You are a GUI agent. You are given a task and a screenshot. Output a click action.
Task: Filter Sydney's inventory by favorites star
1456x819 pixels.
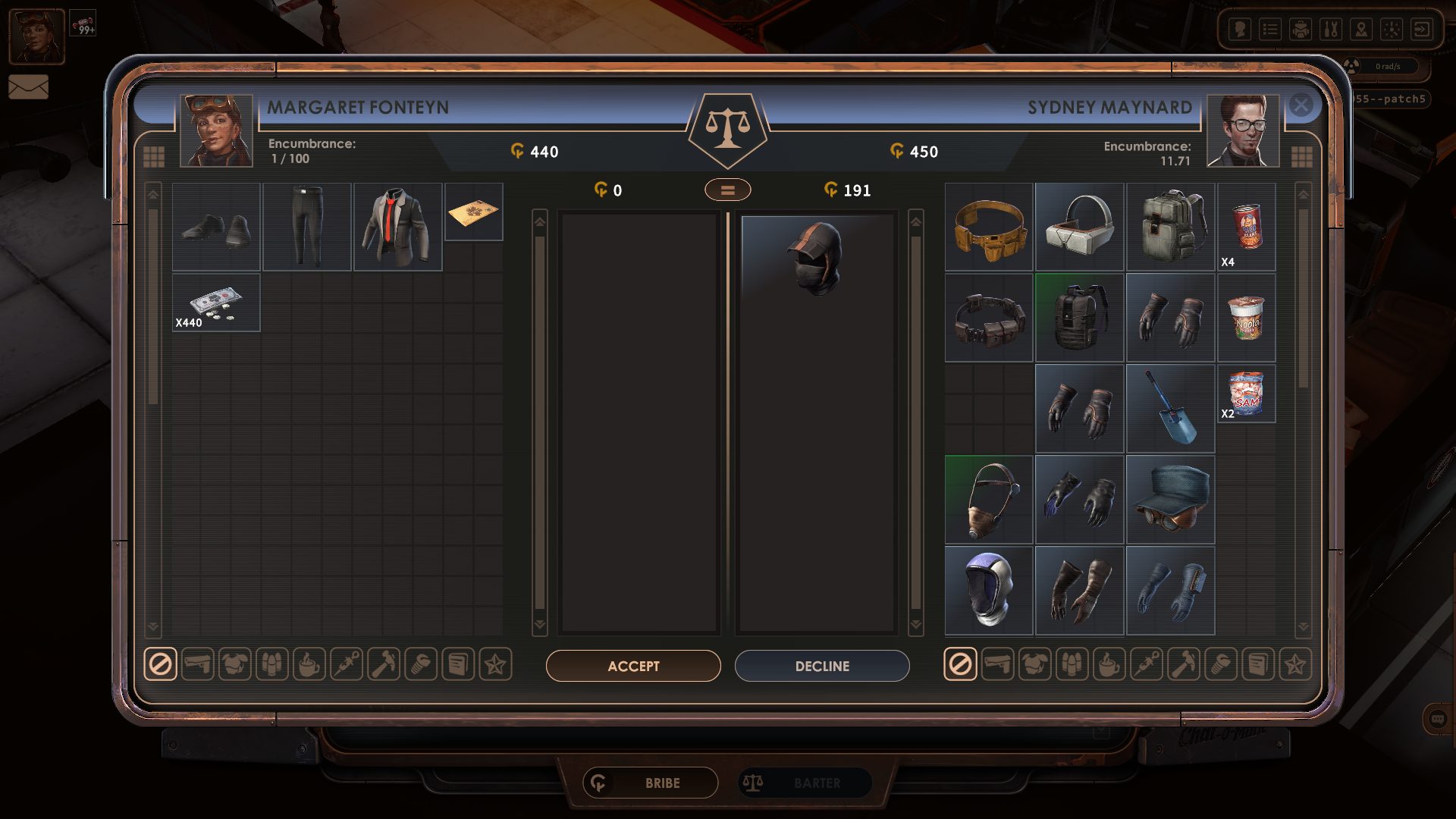pyautogui.click(x=1294, y=665)
